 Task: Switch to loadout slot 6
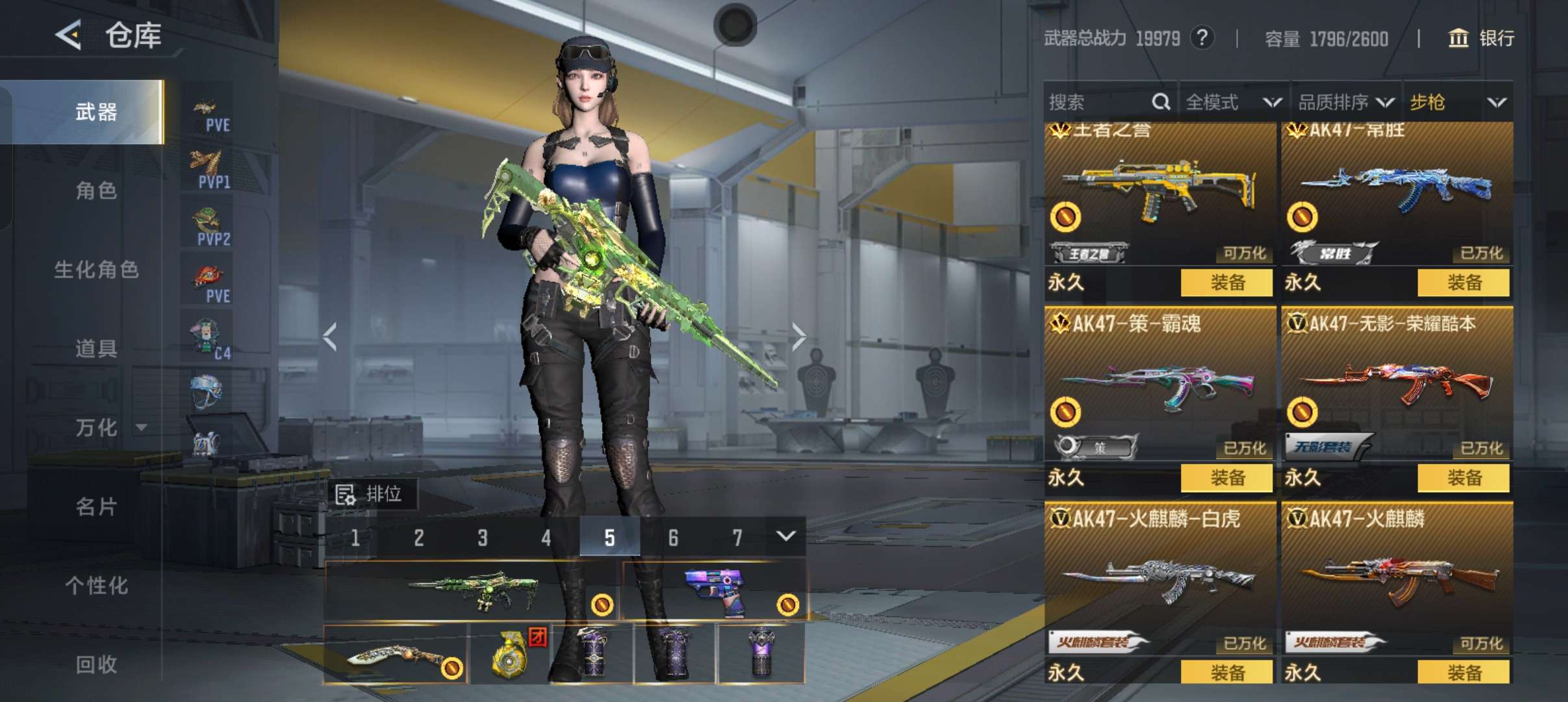(x=673, y=538)
